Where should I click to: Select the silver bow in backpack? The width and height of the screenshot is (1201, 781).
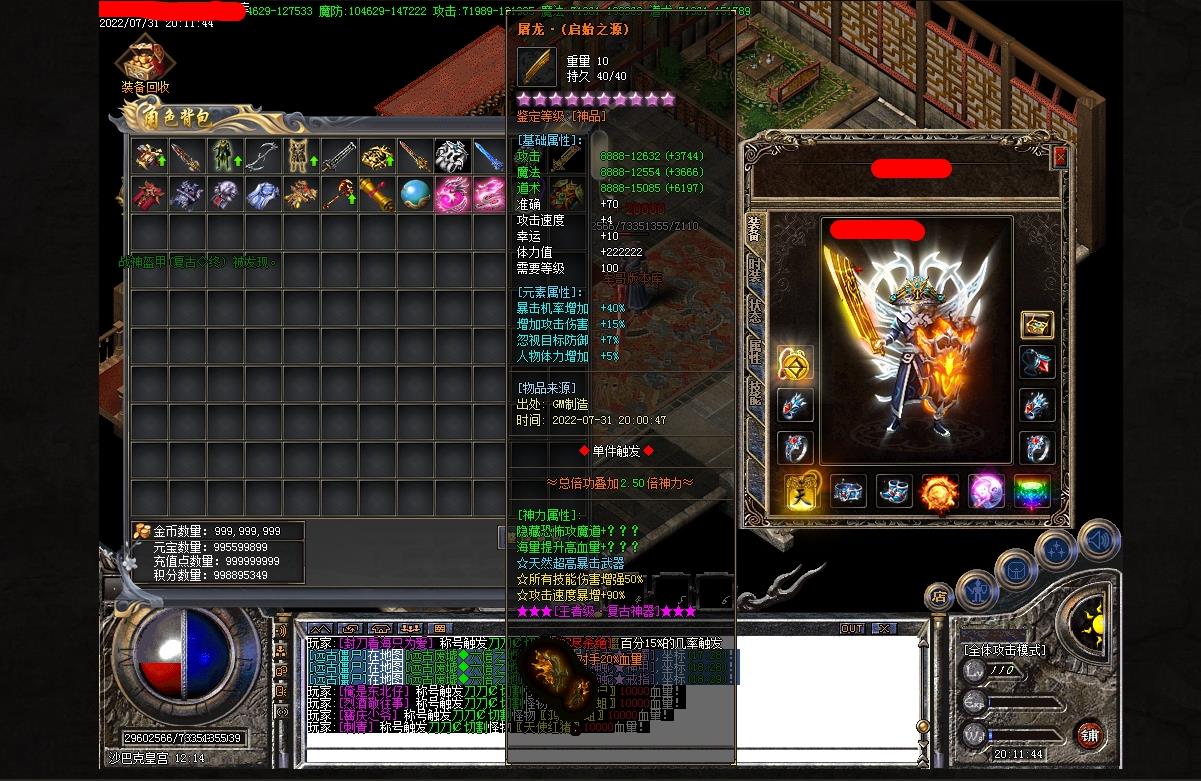pyautogui.click(x=262, y=156)
